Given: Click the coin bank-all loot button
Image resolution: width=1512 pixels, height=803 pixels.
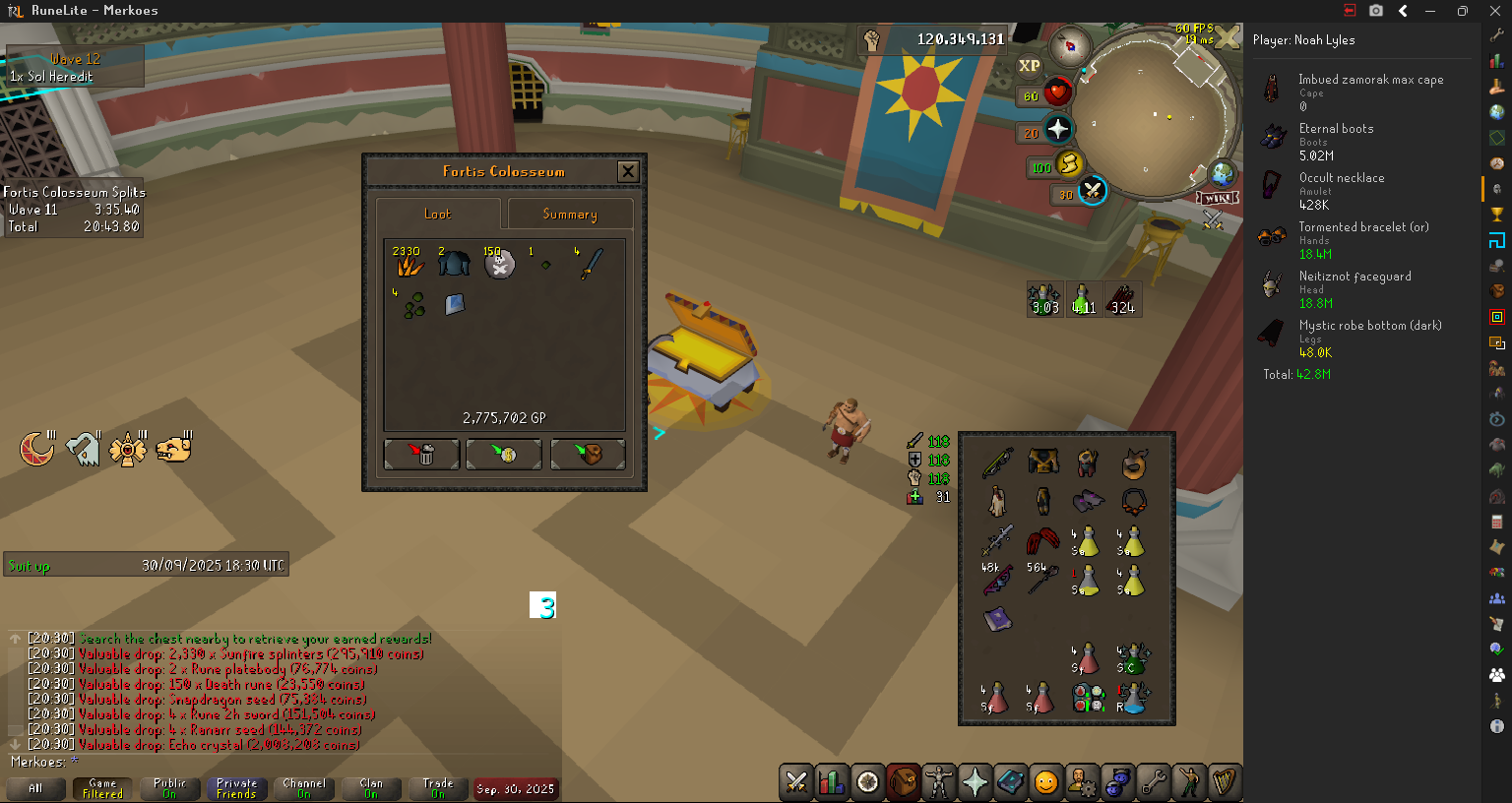Looking at the screenshot, I should pyautogui.click(x=504, y=454).
